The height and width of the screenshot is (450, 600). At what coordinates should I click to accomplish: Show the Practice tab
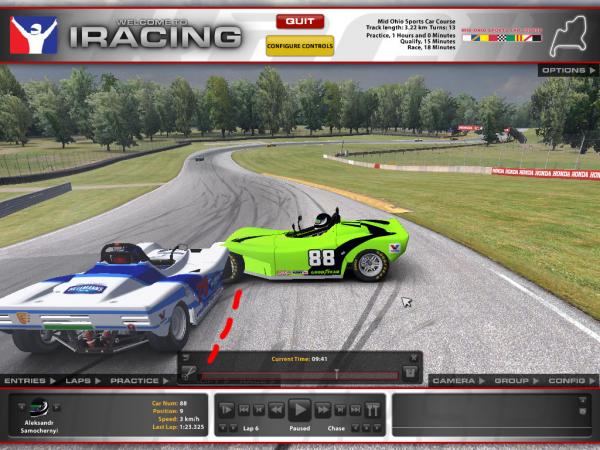135,381
